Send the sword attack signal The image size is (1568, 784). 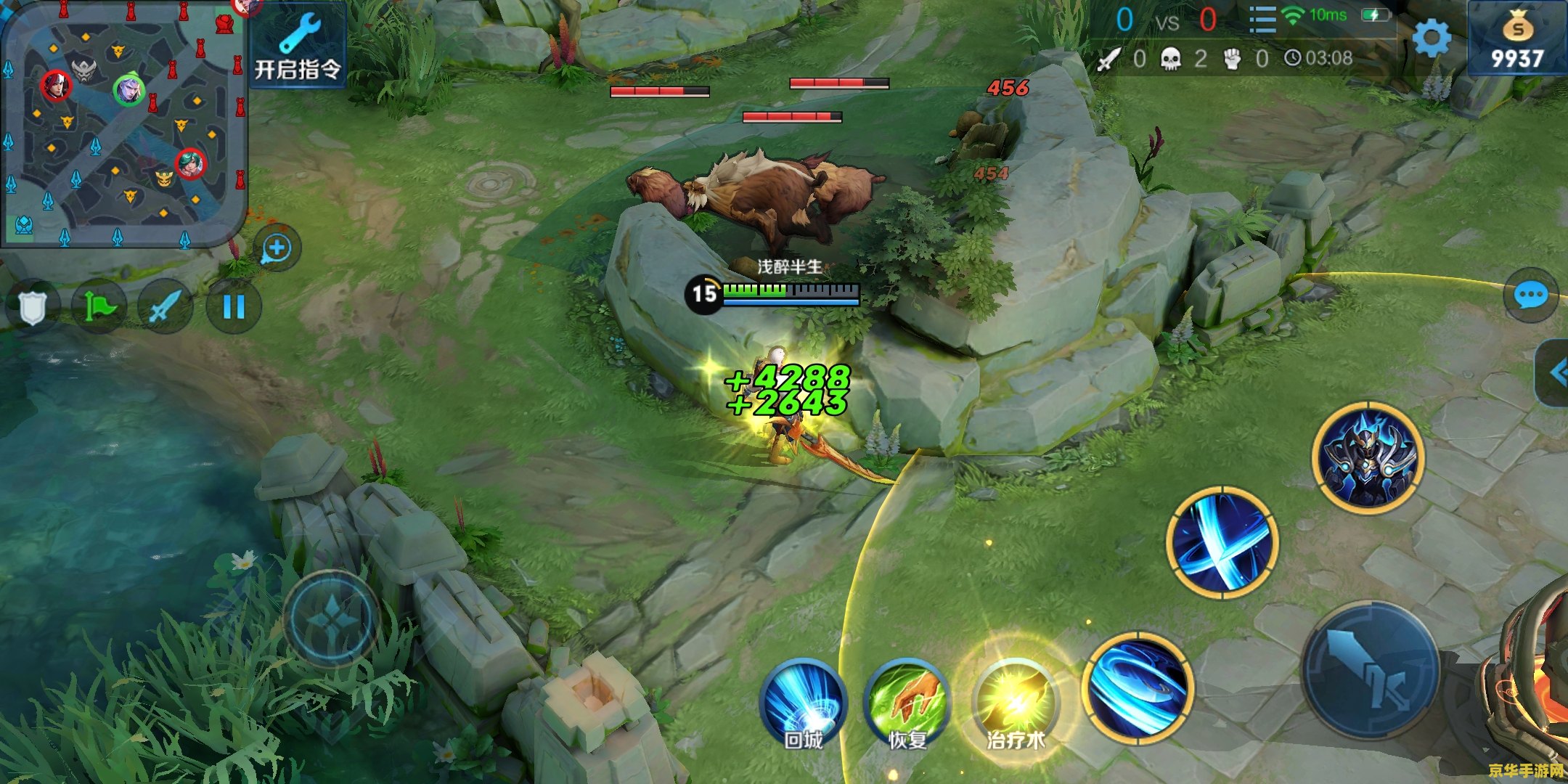(166, 307)
